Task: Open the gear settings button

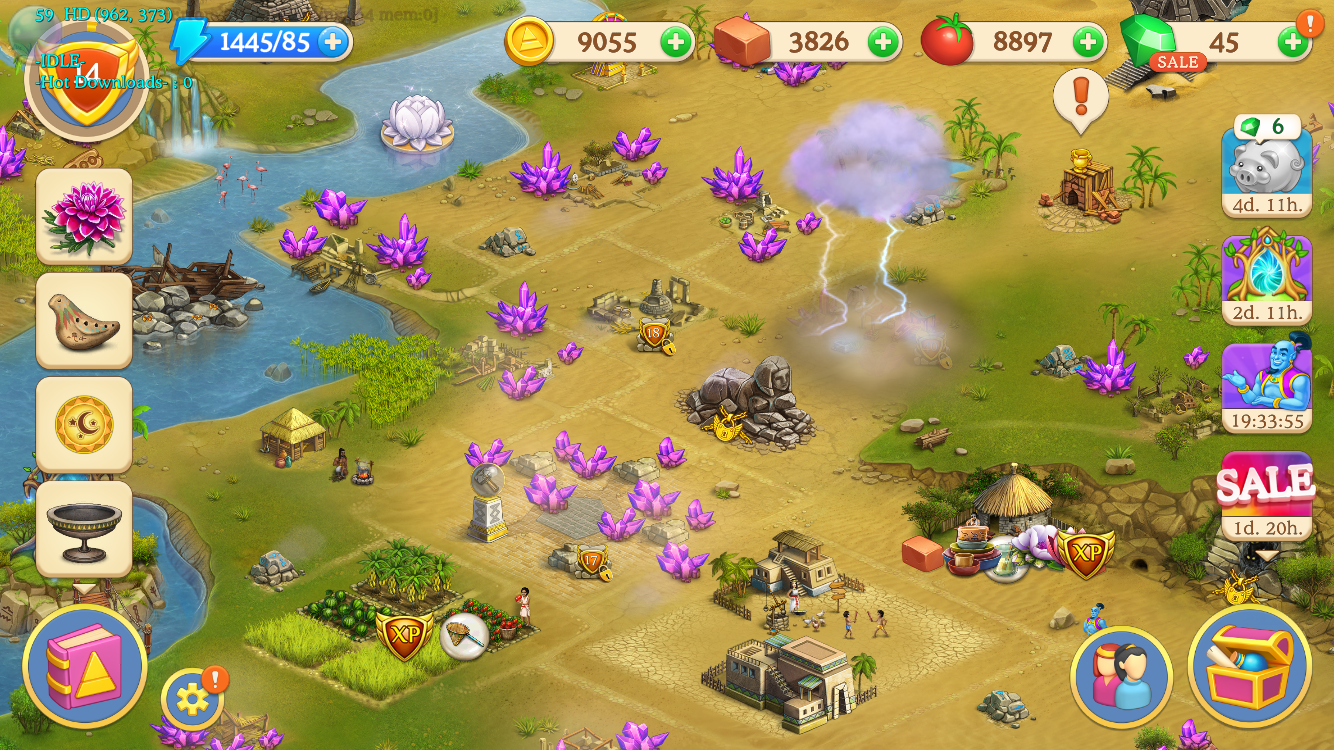Action: (192, 698)
